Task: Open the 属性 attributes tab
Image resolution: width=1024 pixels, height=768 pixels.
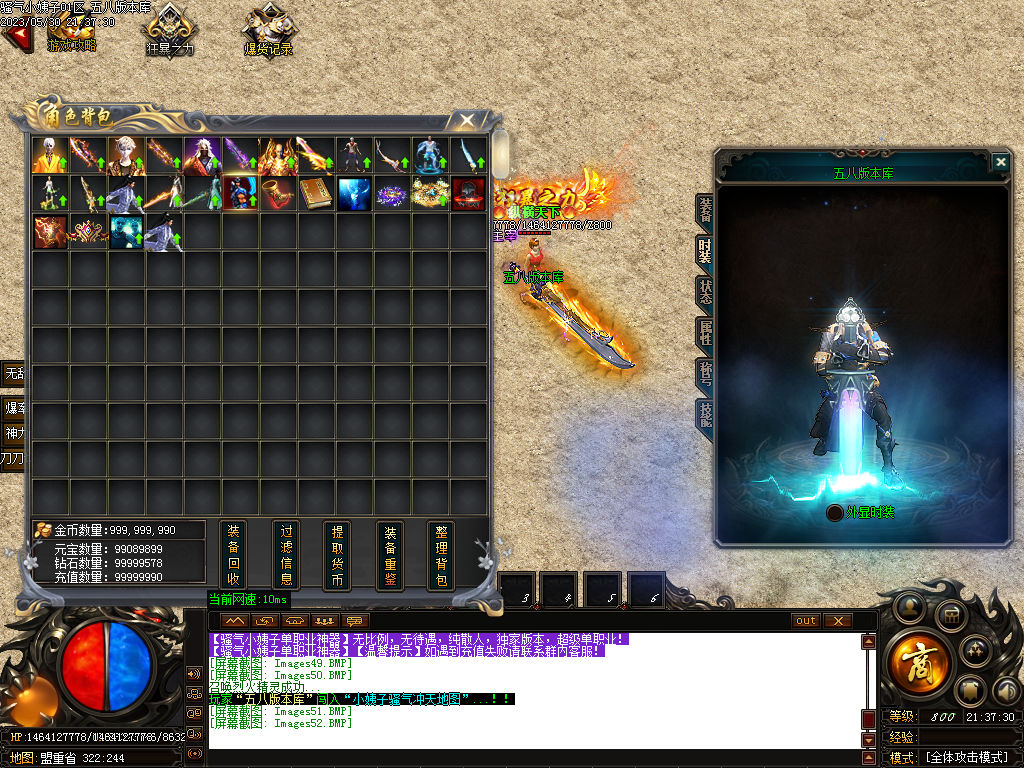Action: [x=705, y=332]
